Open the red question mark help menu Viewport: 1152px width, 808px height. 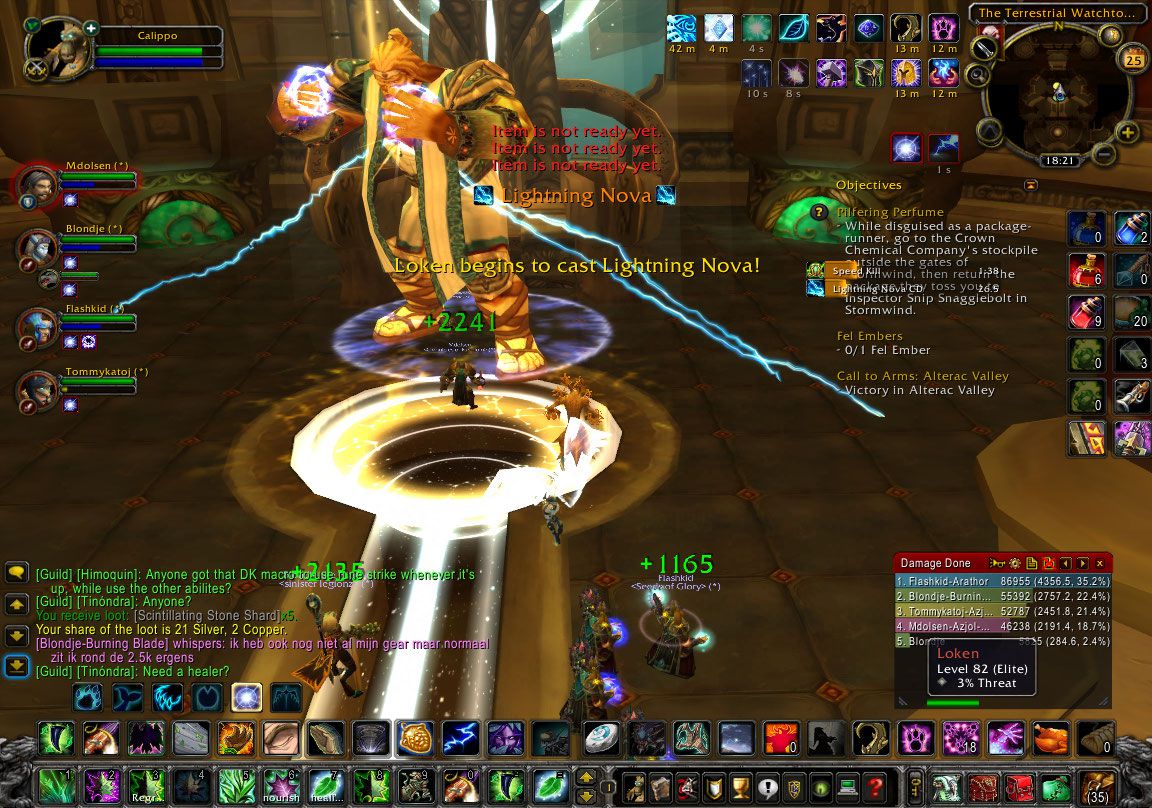pyautogui.click(x=874, y=786)
